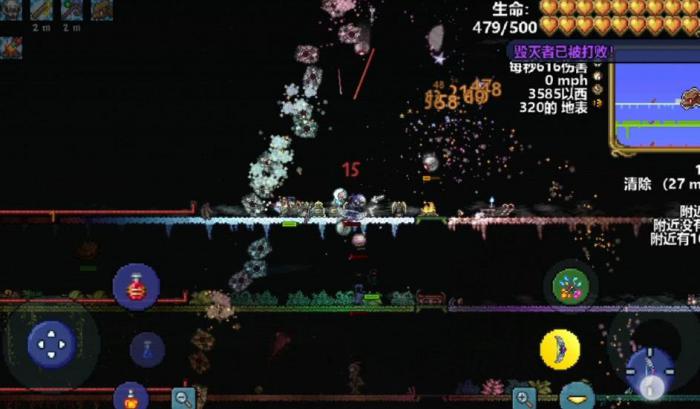Click the zoom-out magnifier button
This screenshot has width=700, height=409.
[182, 397]
